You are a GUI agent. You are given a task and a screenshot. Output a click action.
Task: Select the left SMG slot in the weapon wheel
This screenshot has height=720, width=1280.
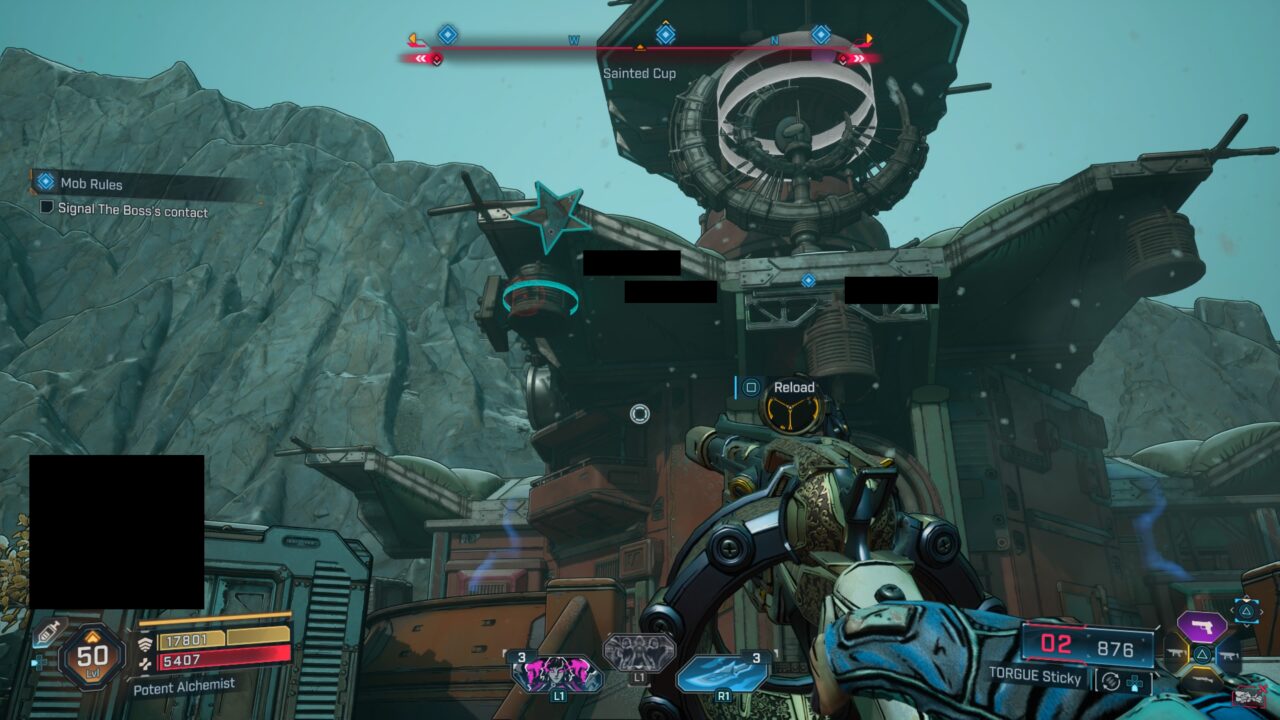1176,653
